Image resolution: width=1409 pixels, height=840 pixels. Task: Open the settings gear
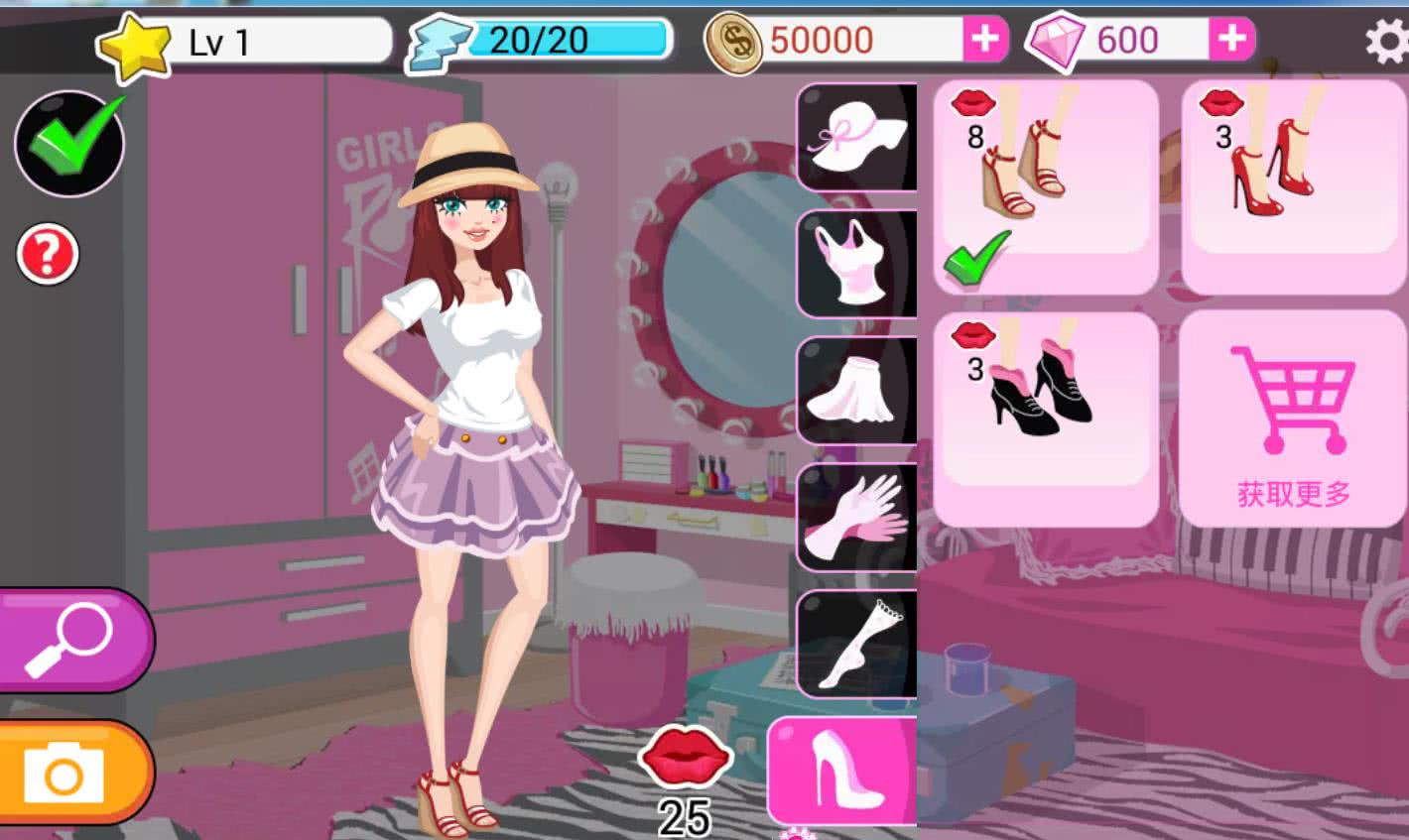[1385, 42]
